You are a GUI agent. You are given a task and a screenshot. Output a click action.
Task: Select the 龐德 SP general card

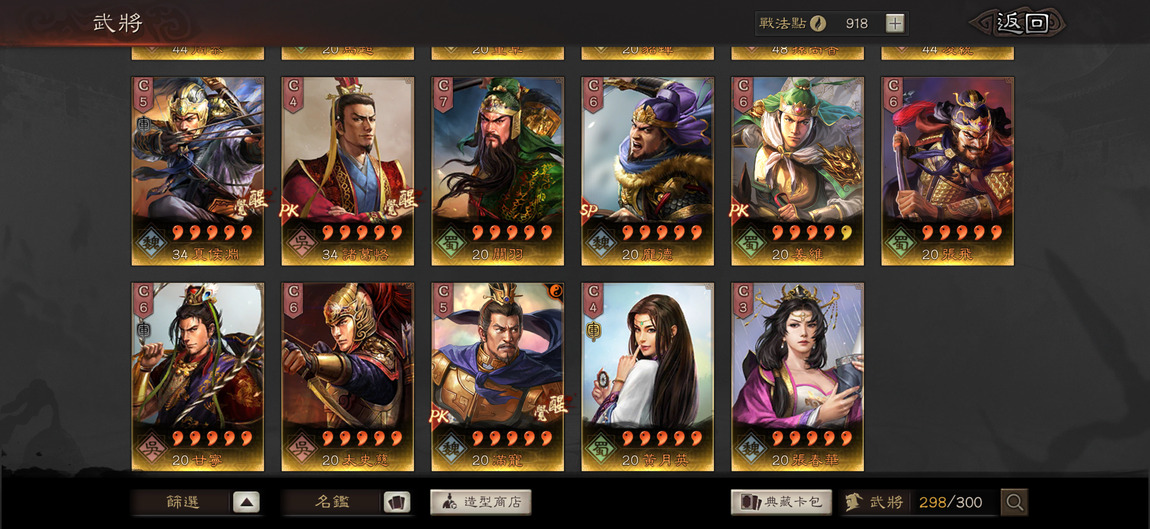(x=648, y=170)
